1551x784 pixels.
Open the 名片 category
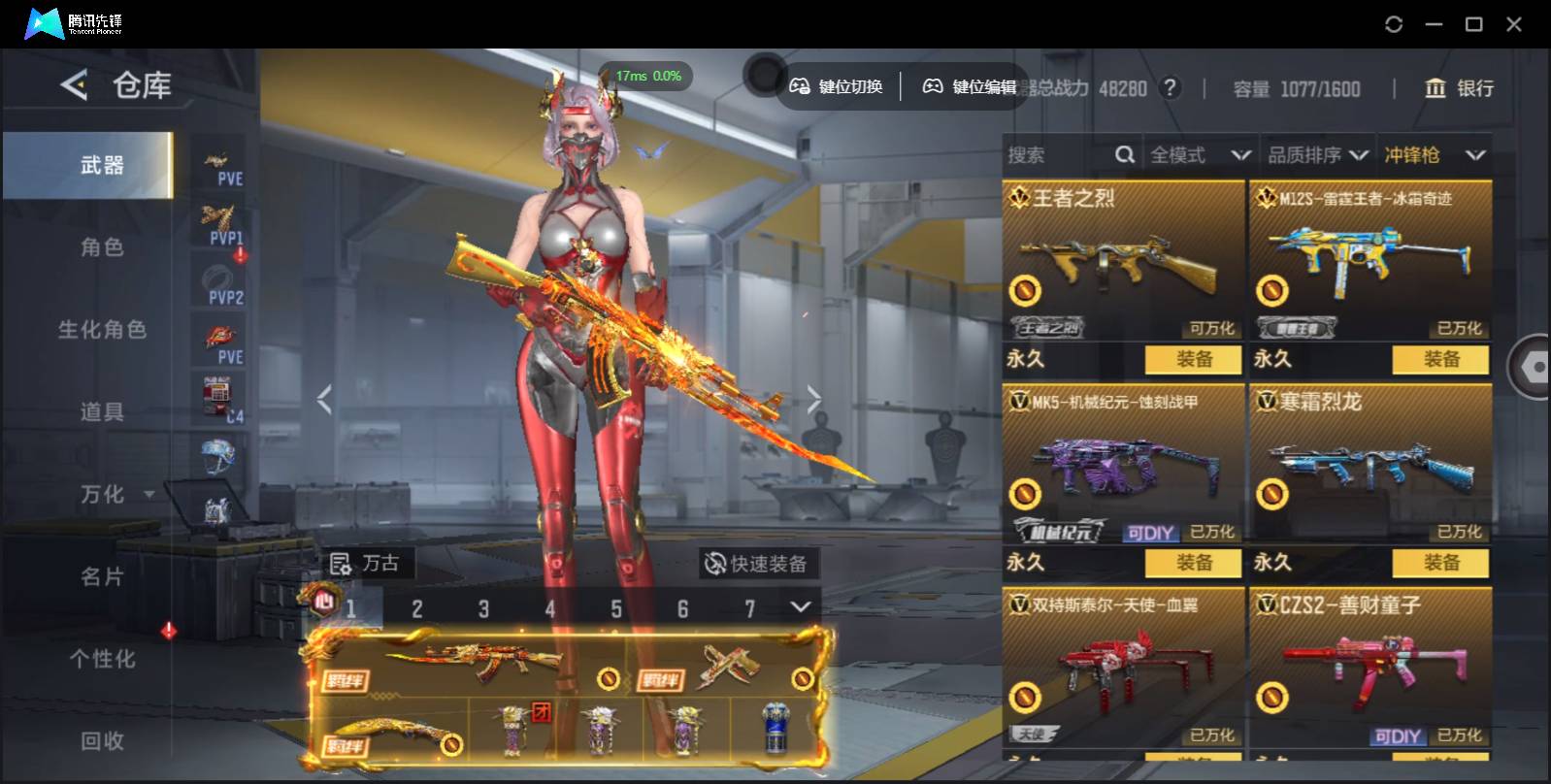coord(101,577)
